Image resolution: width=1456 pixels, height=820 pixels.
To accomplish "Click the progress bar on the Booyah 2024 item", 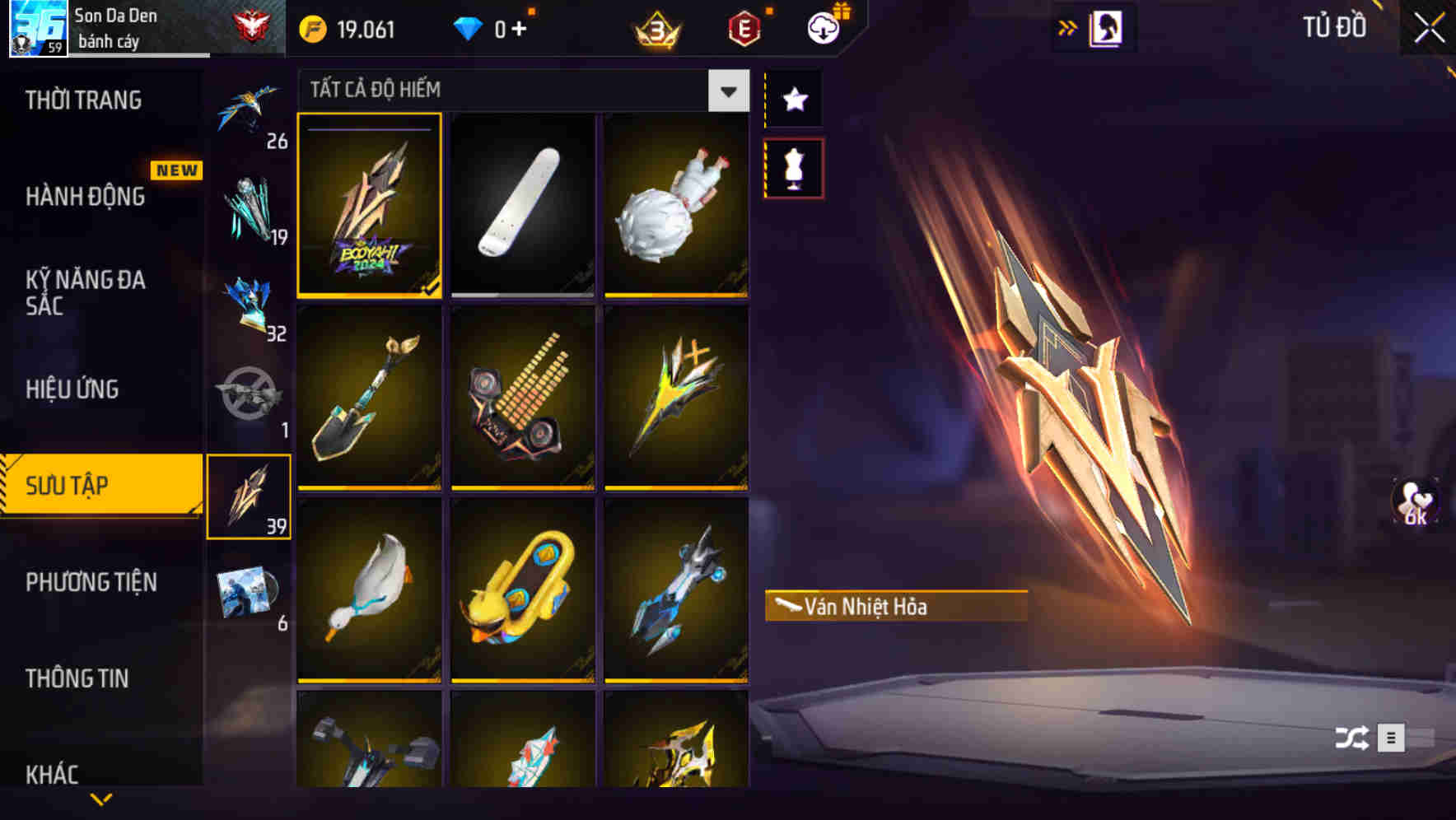I will [x=369, y=130].
